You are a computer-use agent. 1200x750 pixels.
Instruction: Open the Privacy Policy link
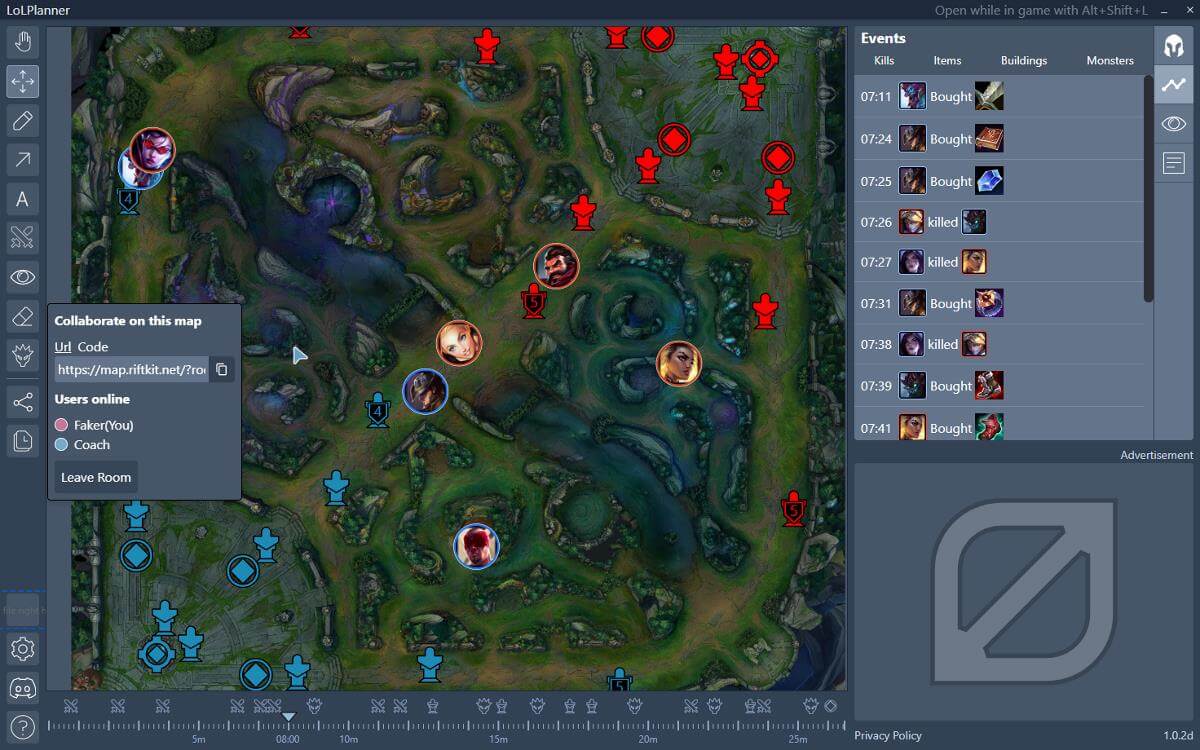point(888,736)
